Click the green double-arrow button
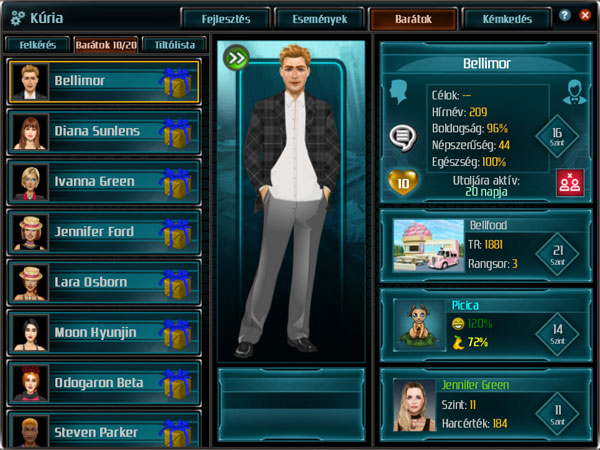Screen dimensions: 600x450 tap(236, 57)
